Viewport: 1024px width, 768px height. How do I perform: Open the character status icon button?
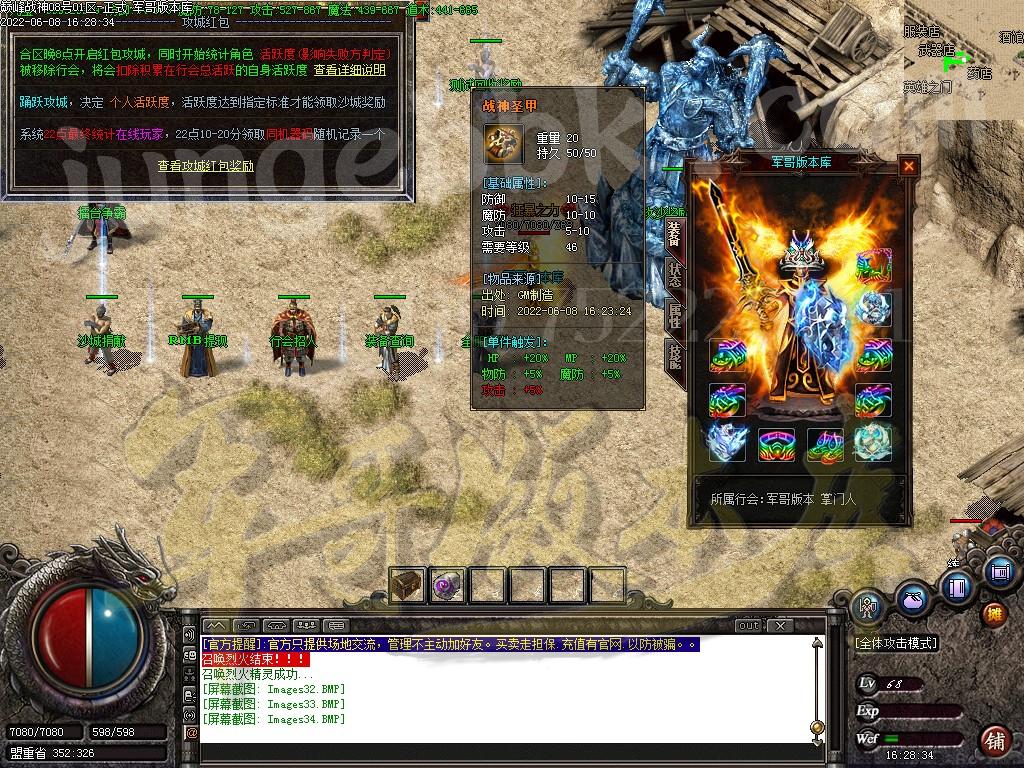click(x=868, y=606)
